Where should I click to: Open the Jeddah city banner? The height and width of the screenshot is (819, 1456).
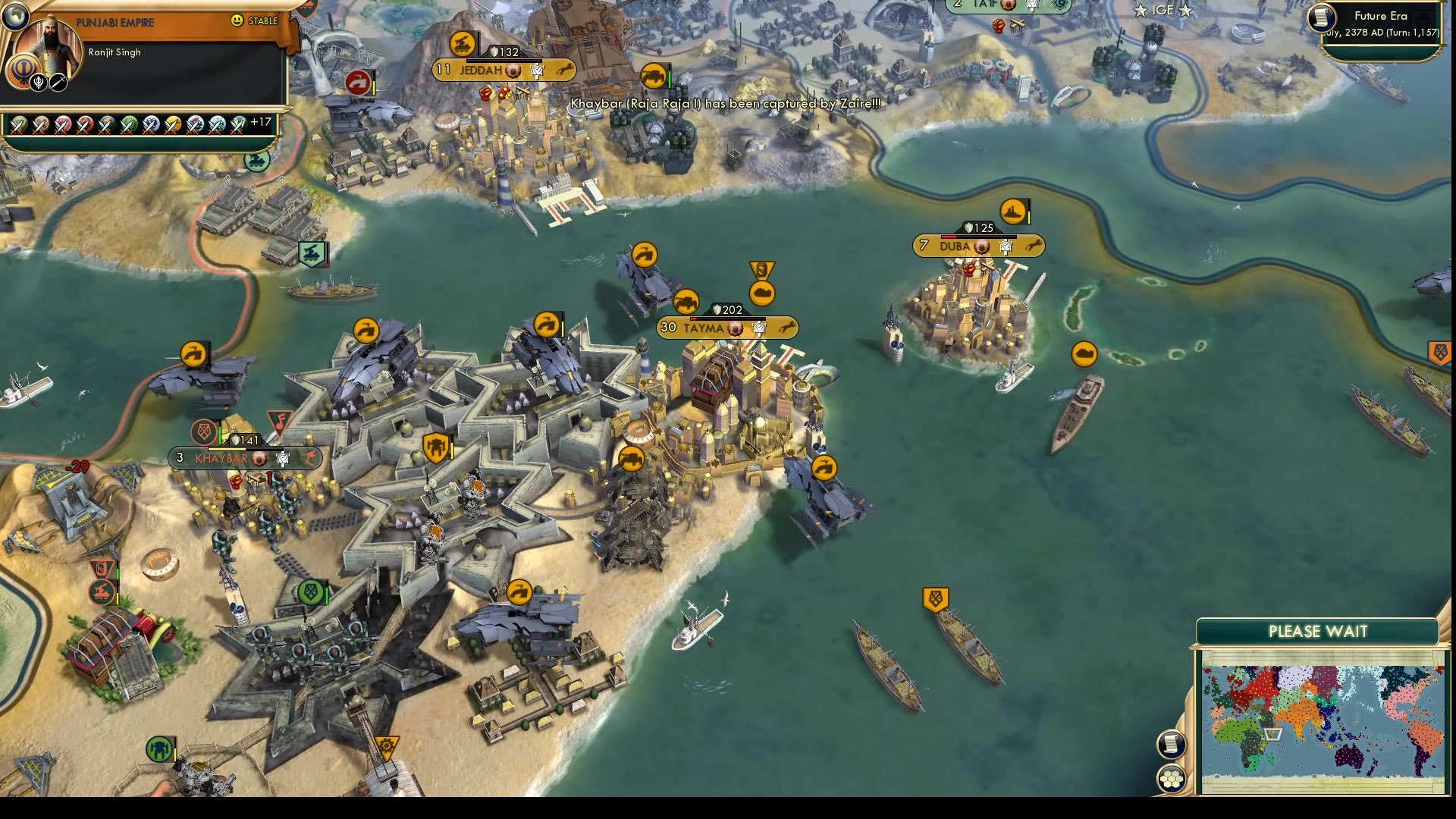[500, 69]
